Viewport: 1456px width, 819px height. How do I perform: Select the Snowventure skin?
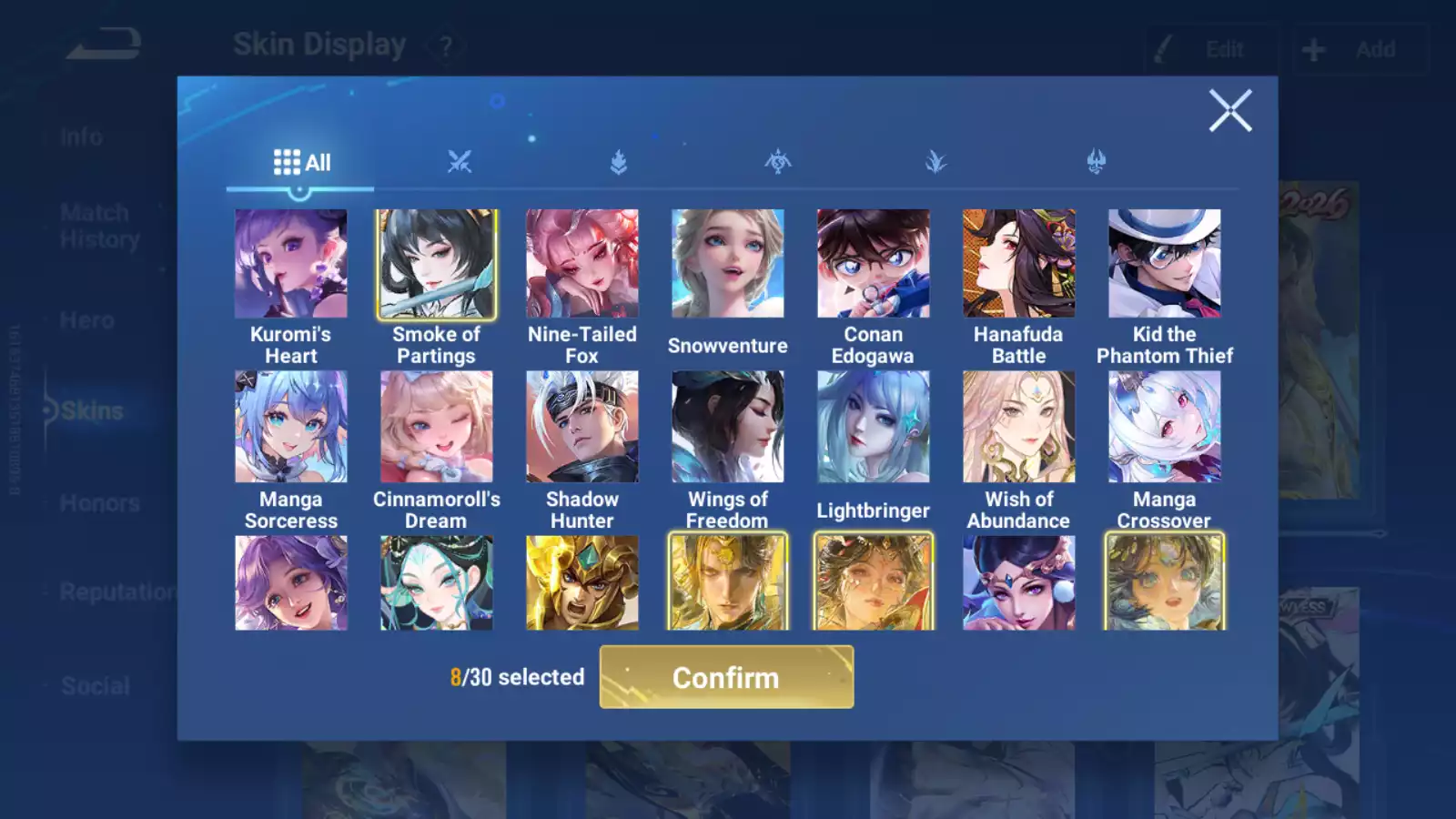(728, 263)
